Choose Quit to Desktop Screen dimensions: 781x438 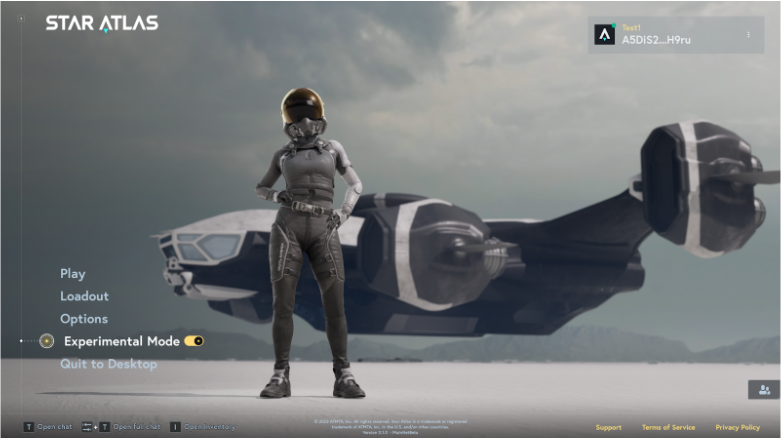point(108,364)
